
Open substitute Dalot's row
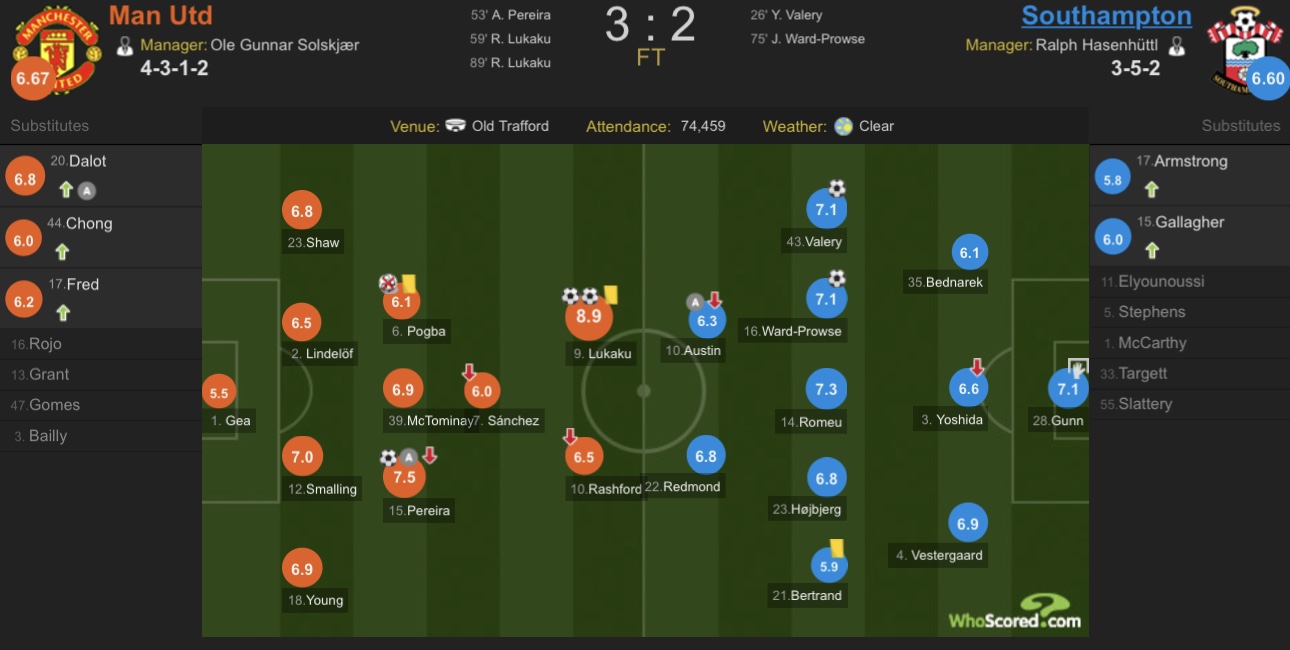click(x=100, y=175)
